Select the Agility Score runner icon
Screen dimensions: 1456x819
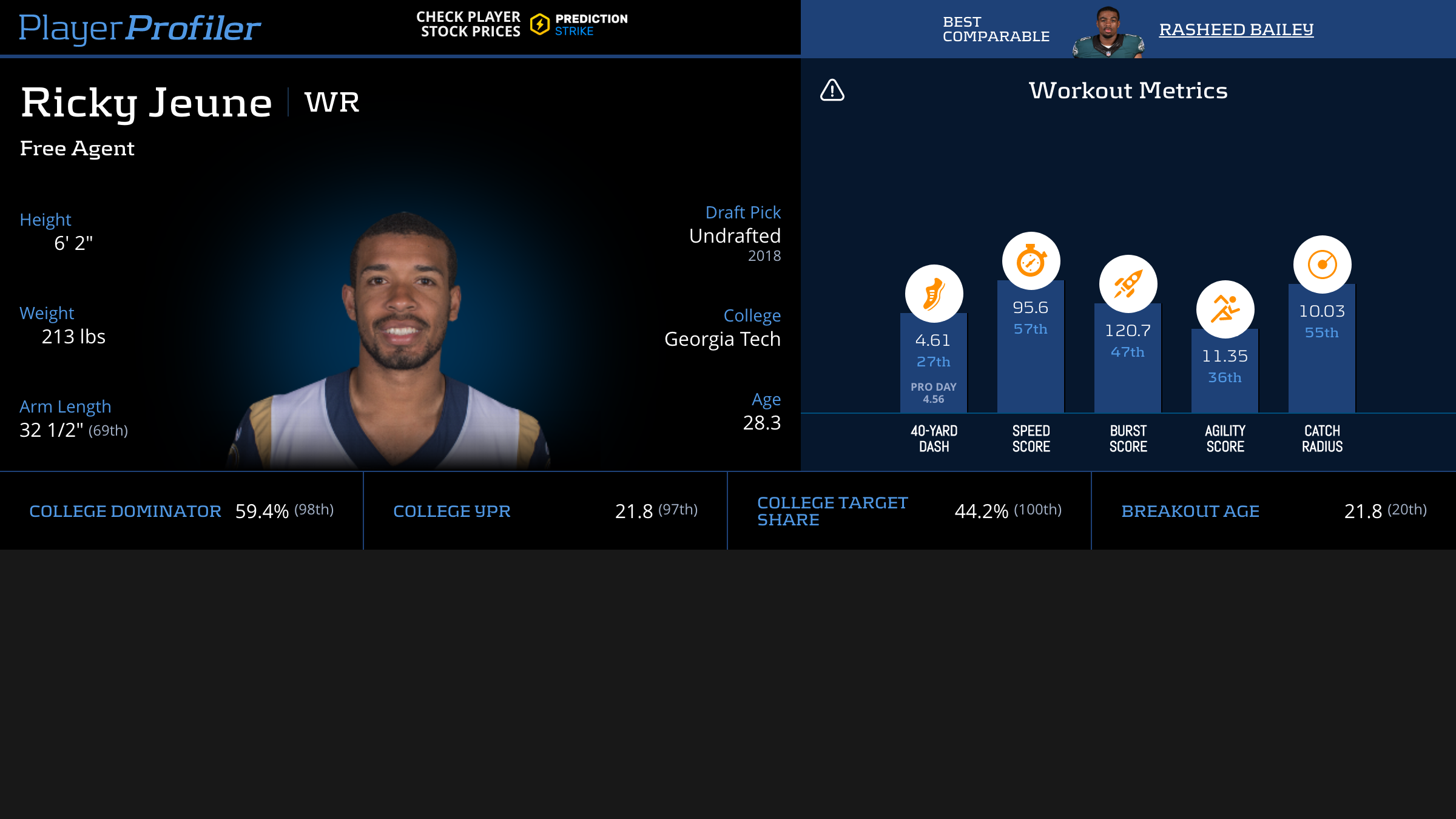click(1225, 309)
